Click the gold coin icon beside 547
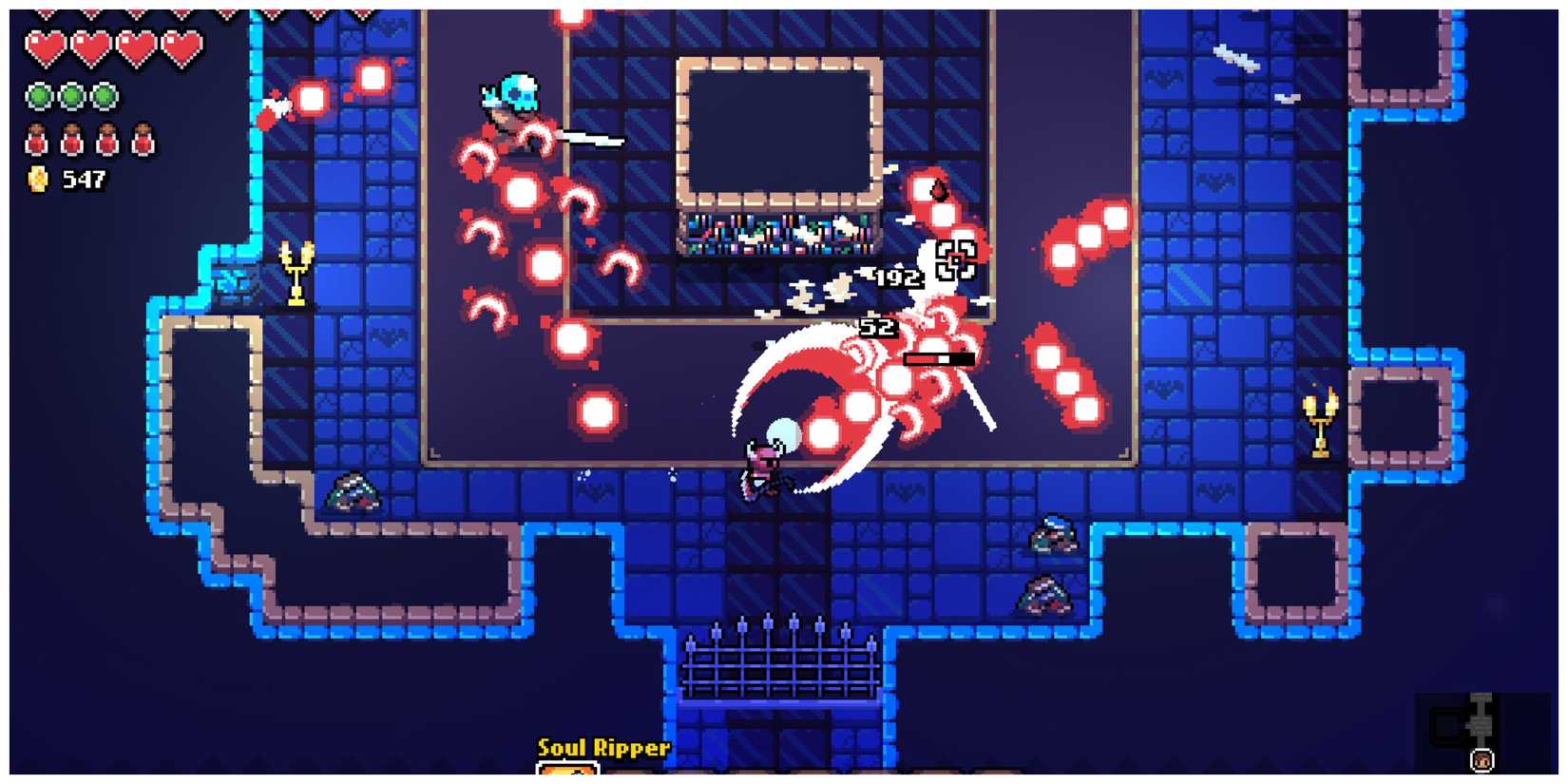 36,177
